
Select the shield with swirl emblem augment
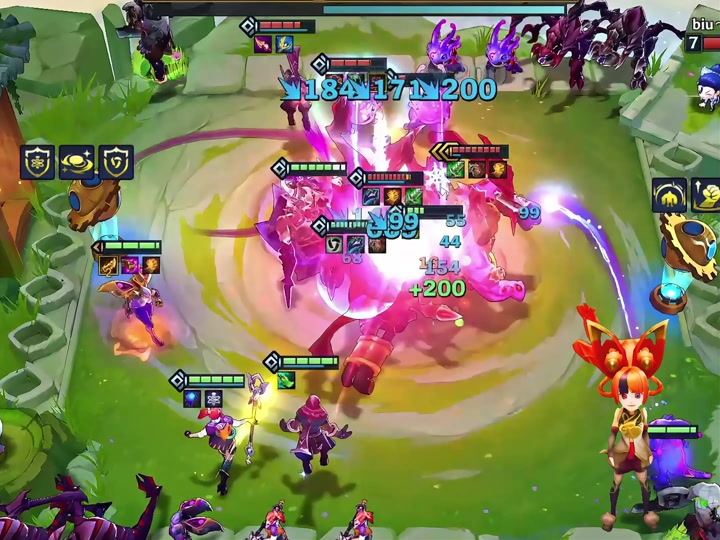point(116,162)
